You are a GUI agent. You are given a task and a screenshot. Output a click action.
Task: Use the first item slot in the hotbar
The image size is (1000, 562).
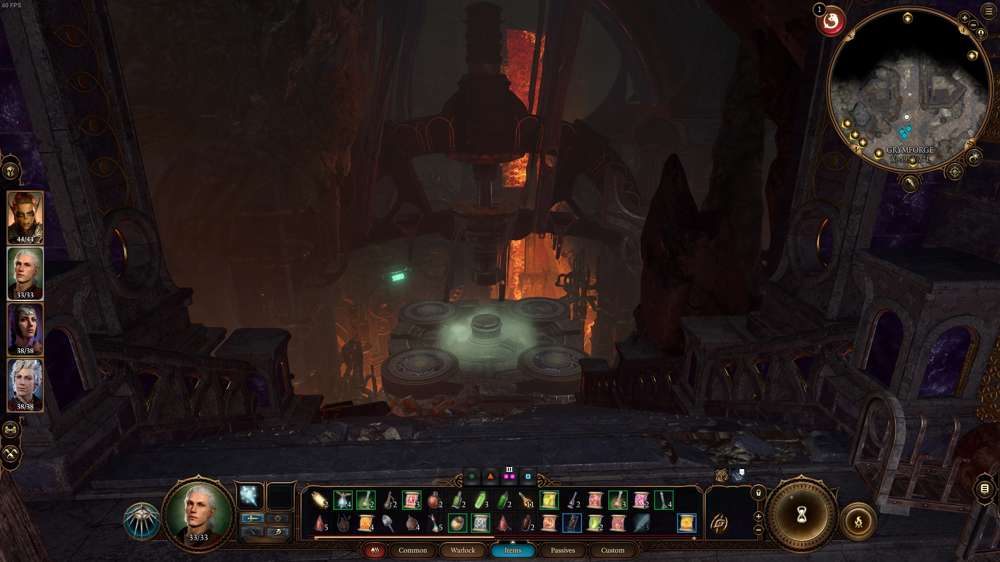[x=320, y=499]
